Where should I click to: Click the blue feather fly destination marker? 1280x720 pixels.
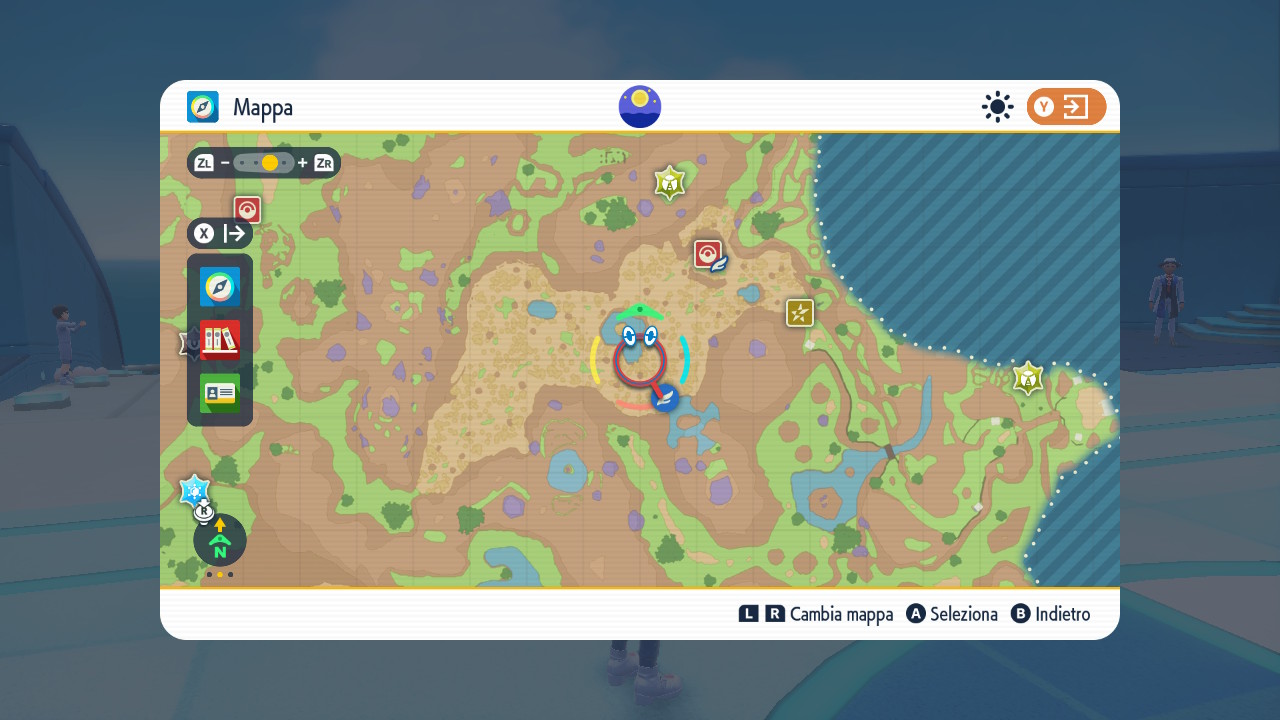[665, 398]
